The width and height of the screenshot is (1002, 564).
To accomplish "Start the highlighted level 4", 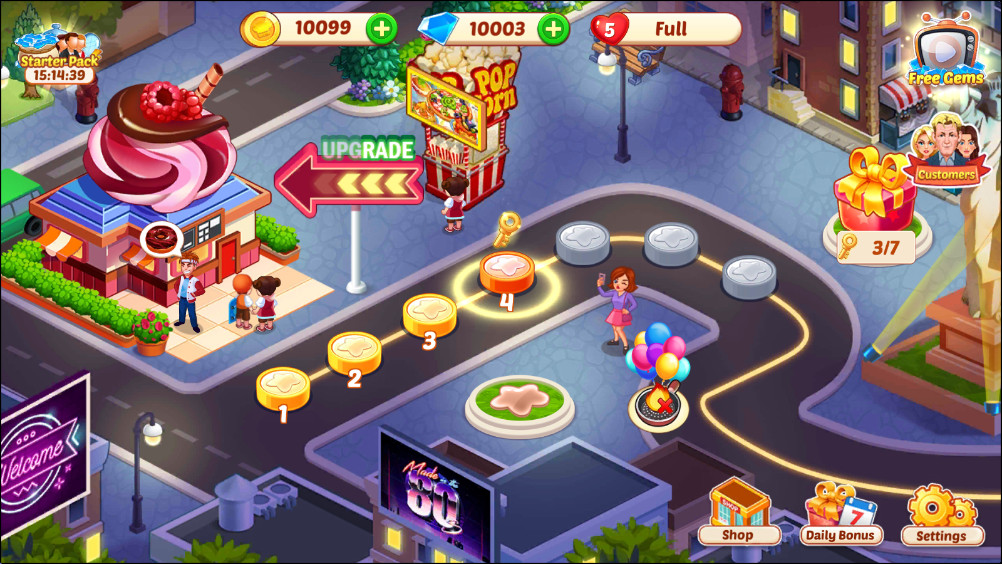I will [x=507, y=272].
